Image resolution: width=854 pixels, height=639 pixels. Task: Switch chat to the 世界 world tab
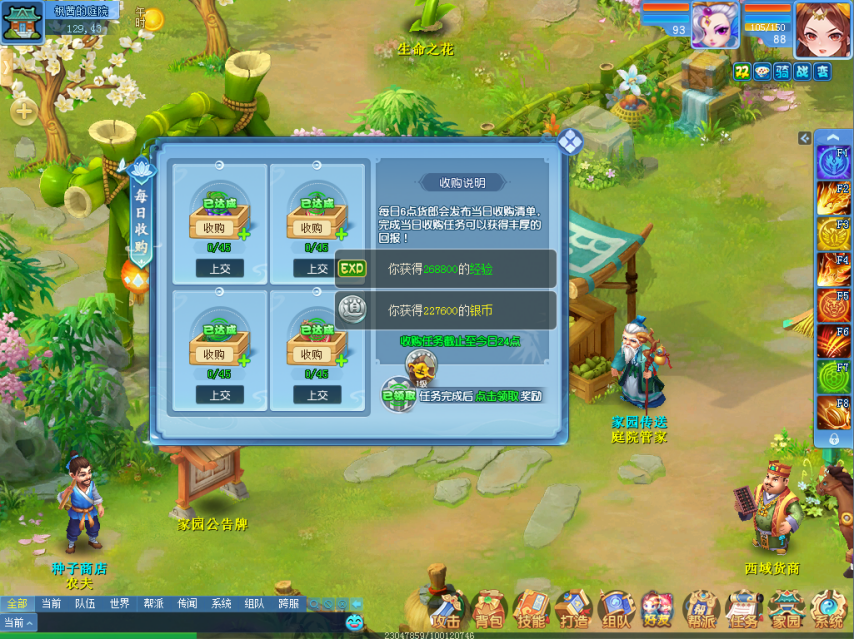tap(120, 604)
